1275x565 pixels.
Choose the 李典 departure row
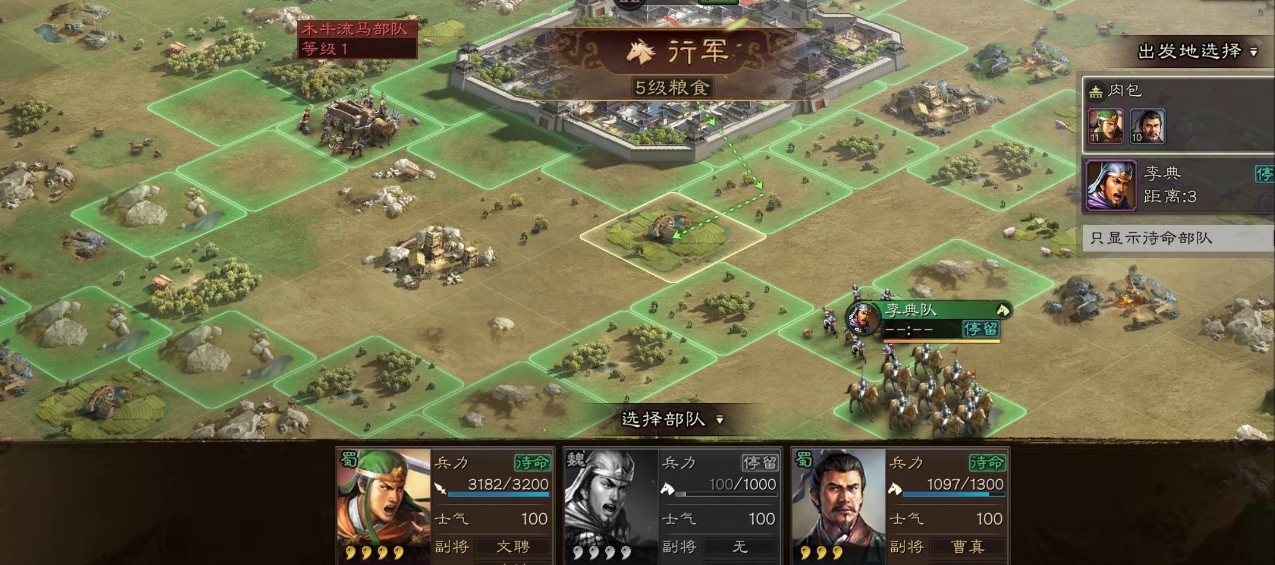tap(1176, 185)
